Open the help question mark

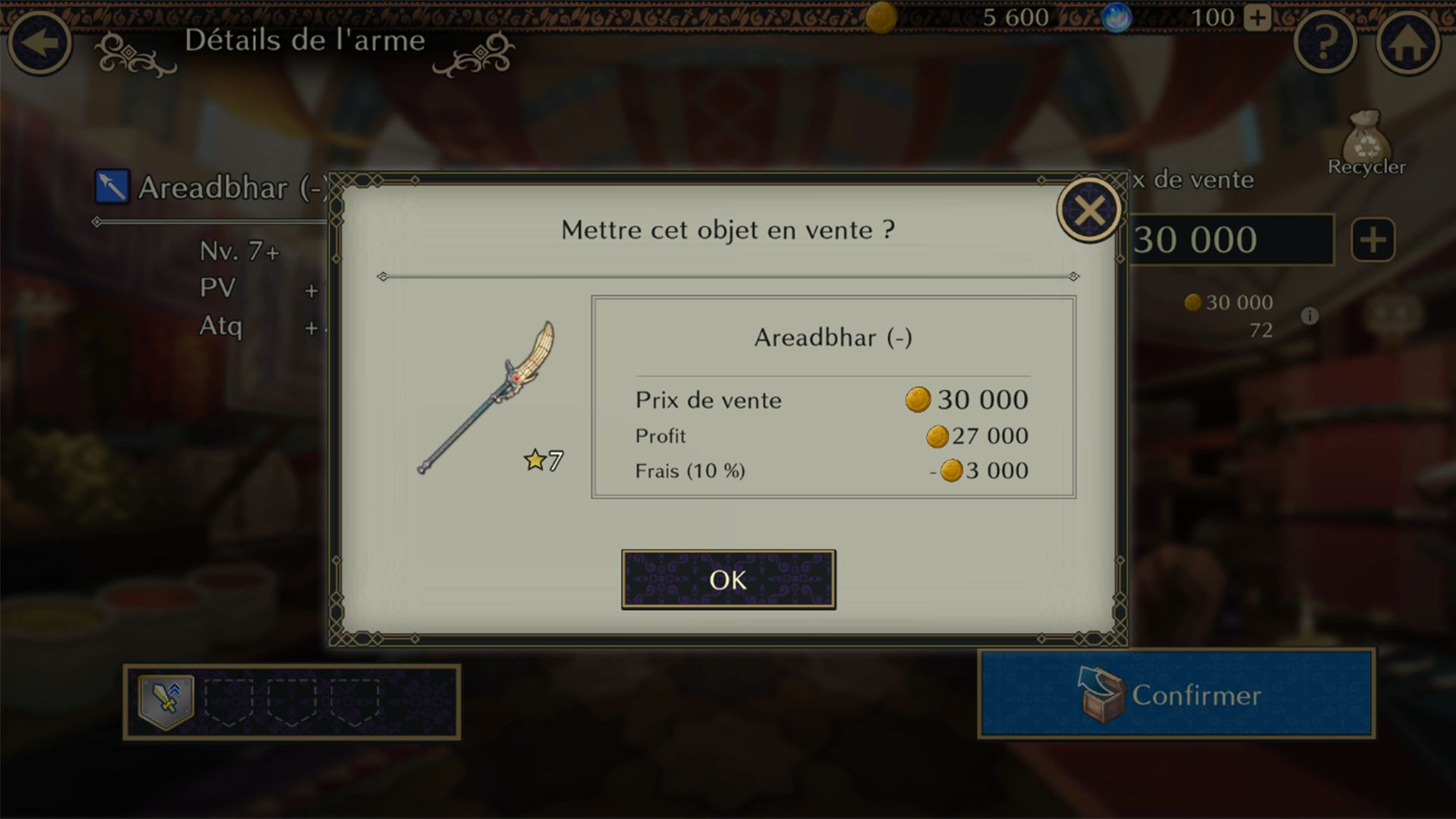point(1325,43)
